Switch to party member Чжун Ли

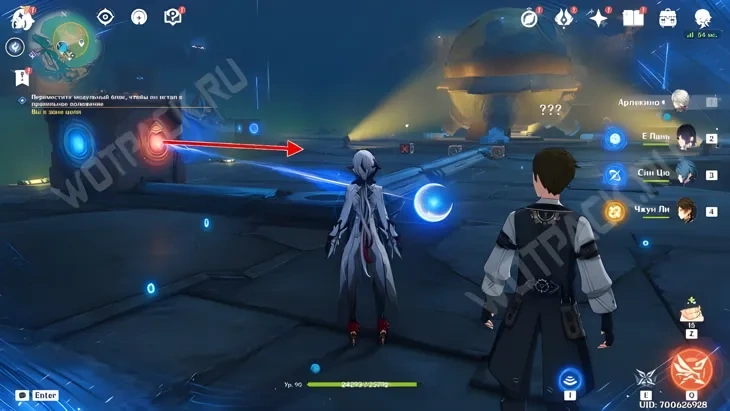[686, 211]
